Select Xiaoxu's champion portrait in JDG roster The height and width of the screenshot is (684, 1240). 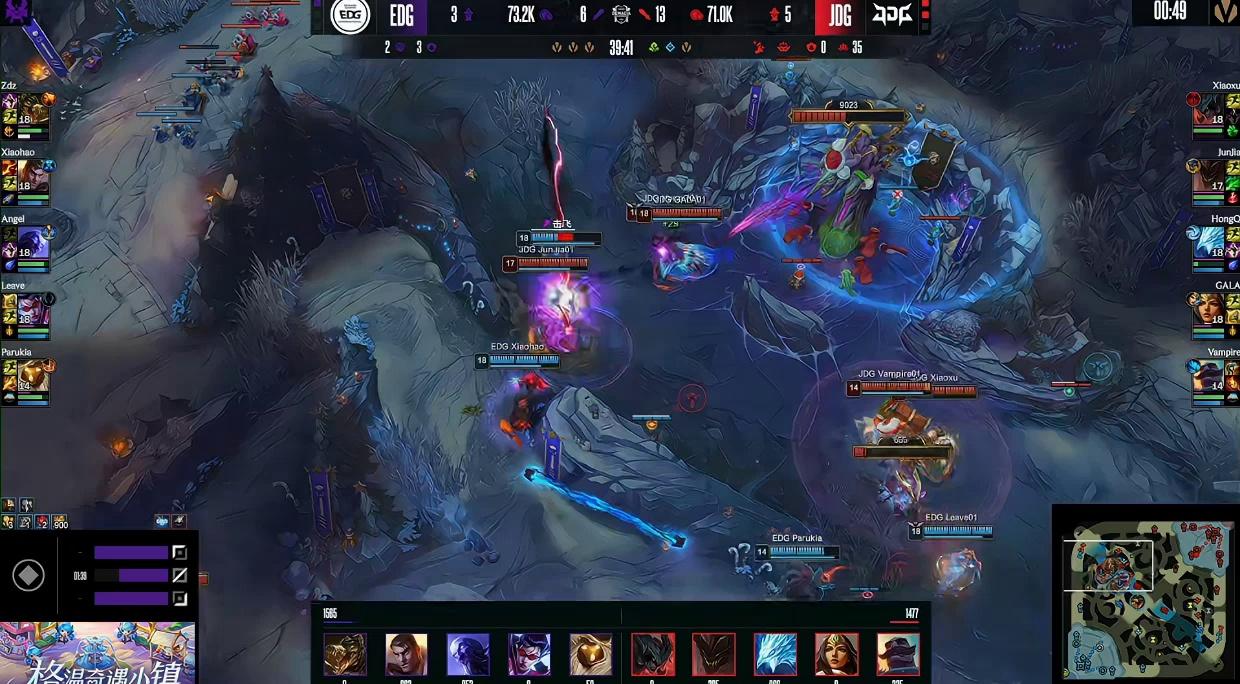coord(1210,113)
